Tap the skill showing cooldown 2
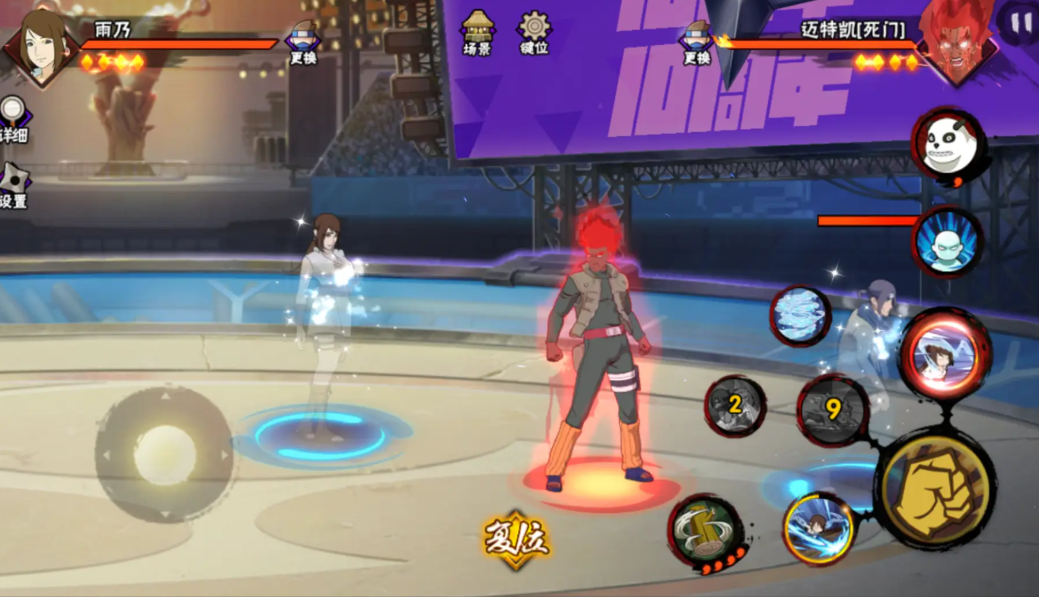The image size is (1039, 597). coord(735,405)
